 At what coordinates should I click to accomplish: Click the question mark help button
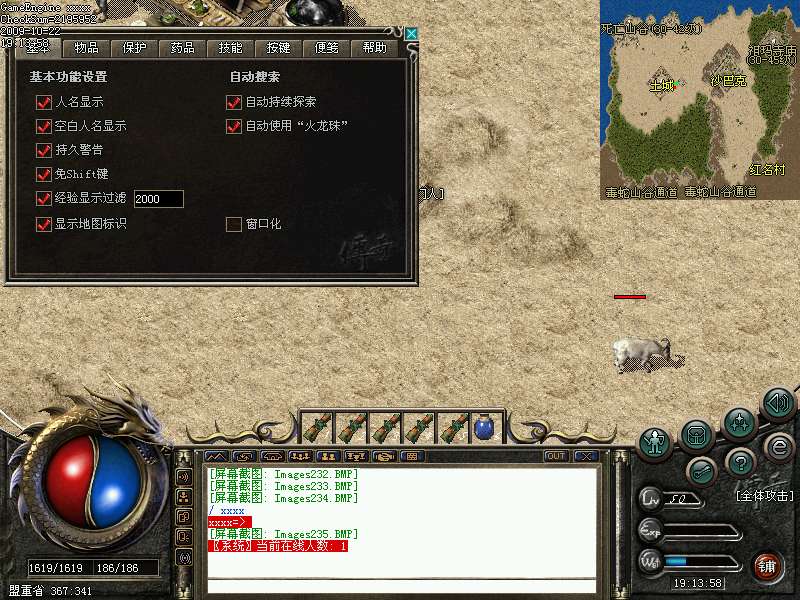[x=740, y=461]
